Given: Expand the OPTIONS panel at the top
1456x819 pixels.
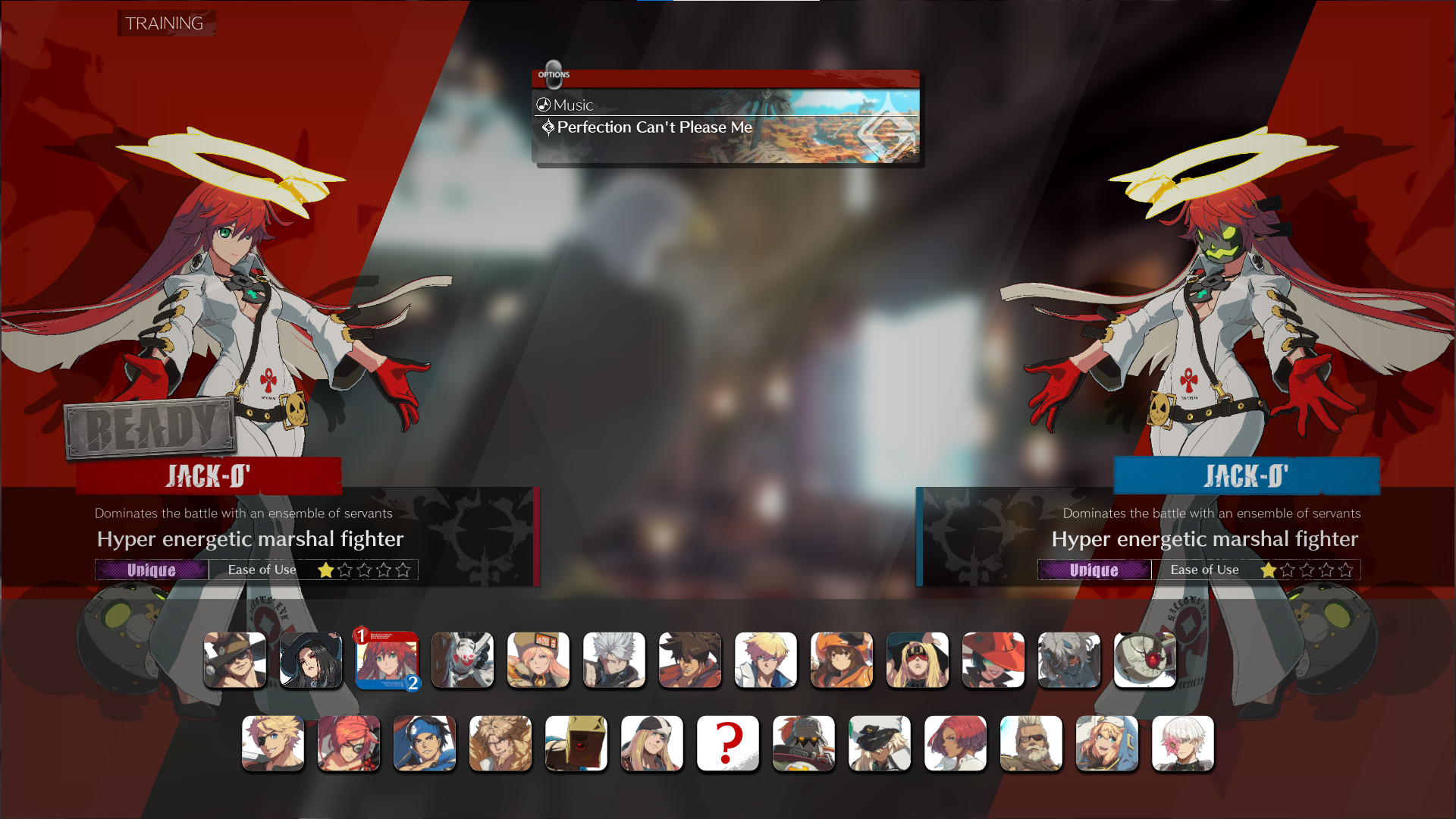Looking at the screenshot, I should 554,73.
